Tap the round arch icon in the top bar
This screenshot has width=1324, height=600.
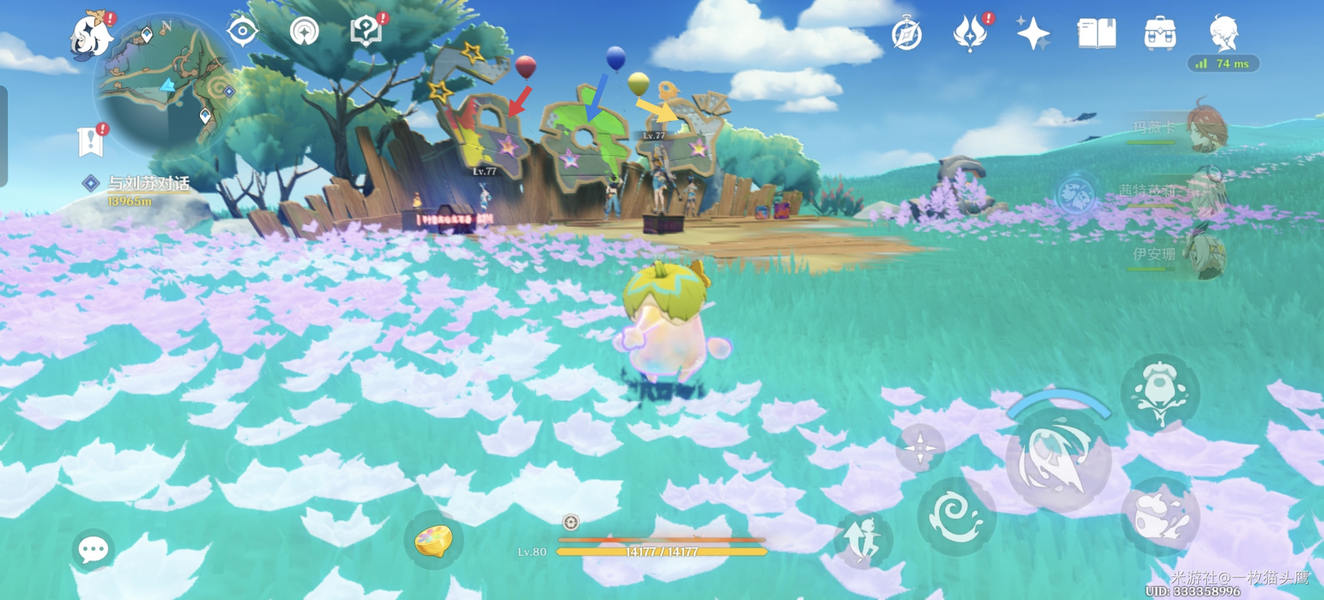pyautogui.click(x=304, y=31)
